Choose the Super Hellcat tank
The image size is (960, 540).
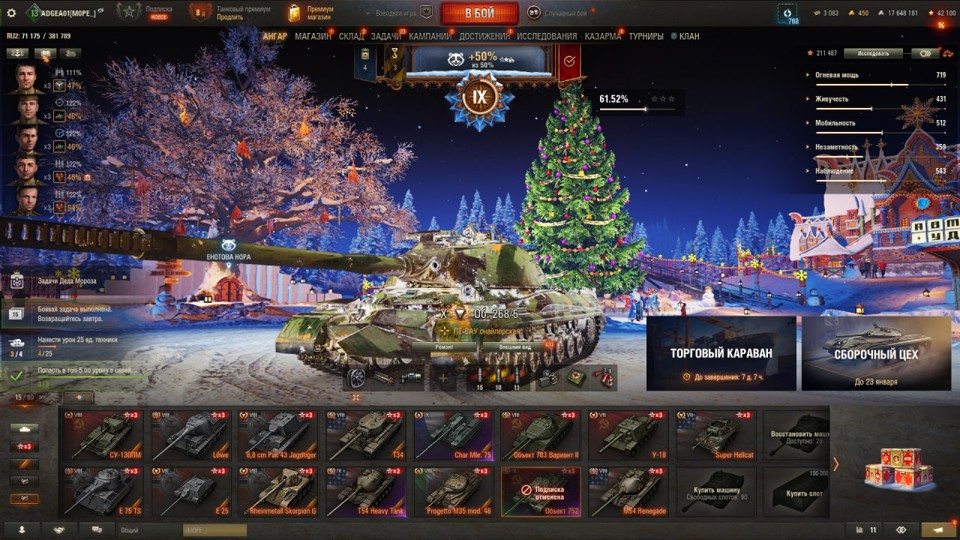click(716, 435)
